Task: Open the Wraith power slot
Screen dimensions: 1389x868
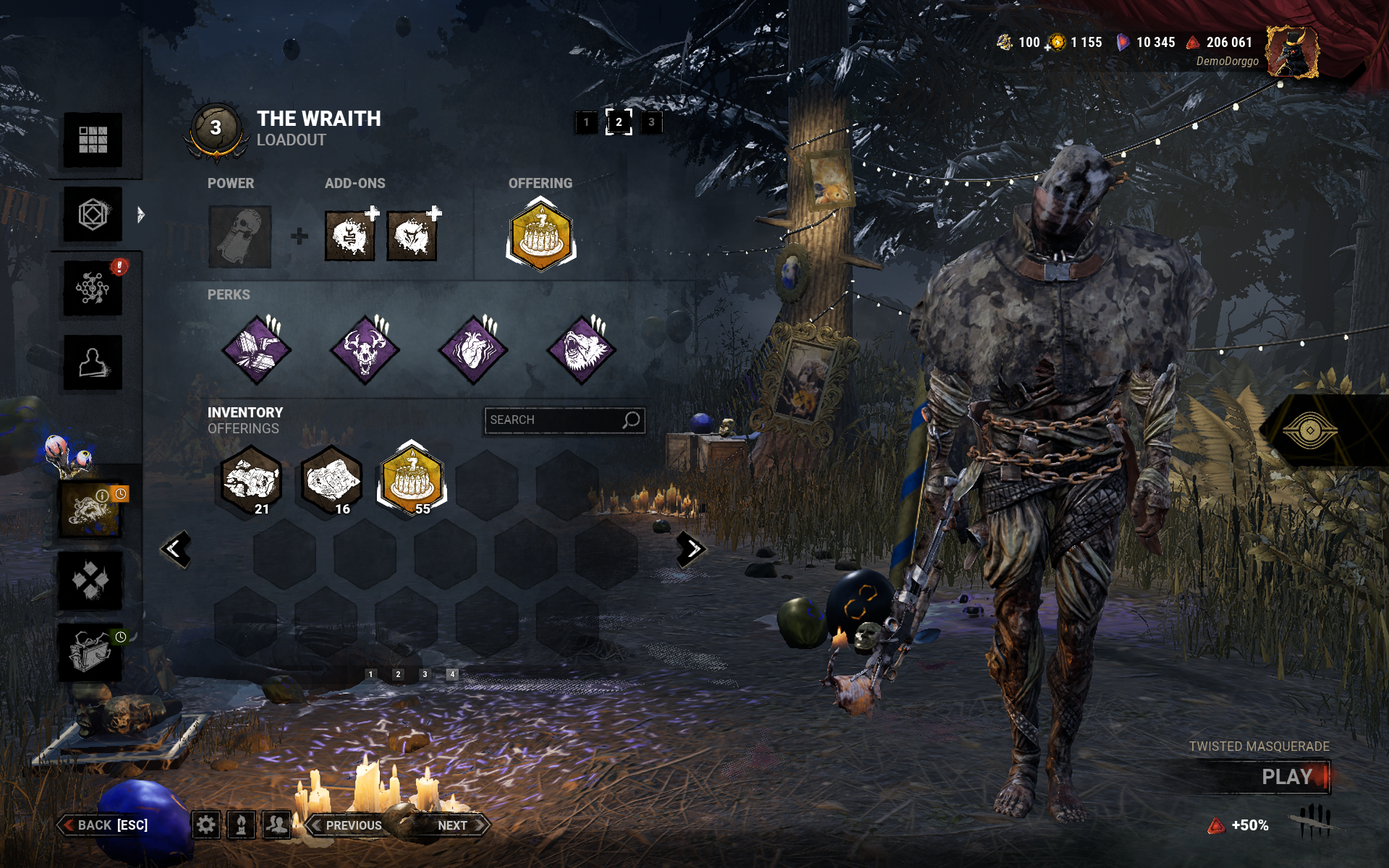Action: coord(239,237)
